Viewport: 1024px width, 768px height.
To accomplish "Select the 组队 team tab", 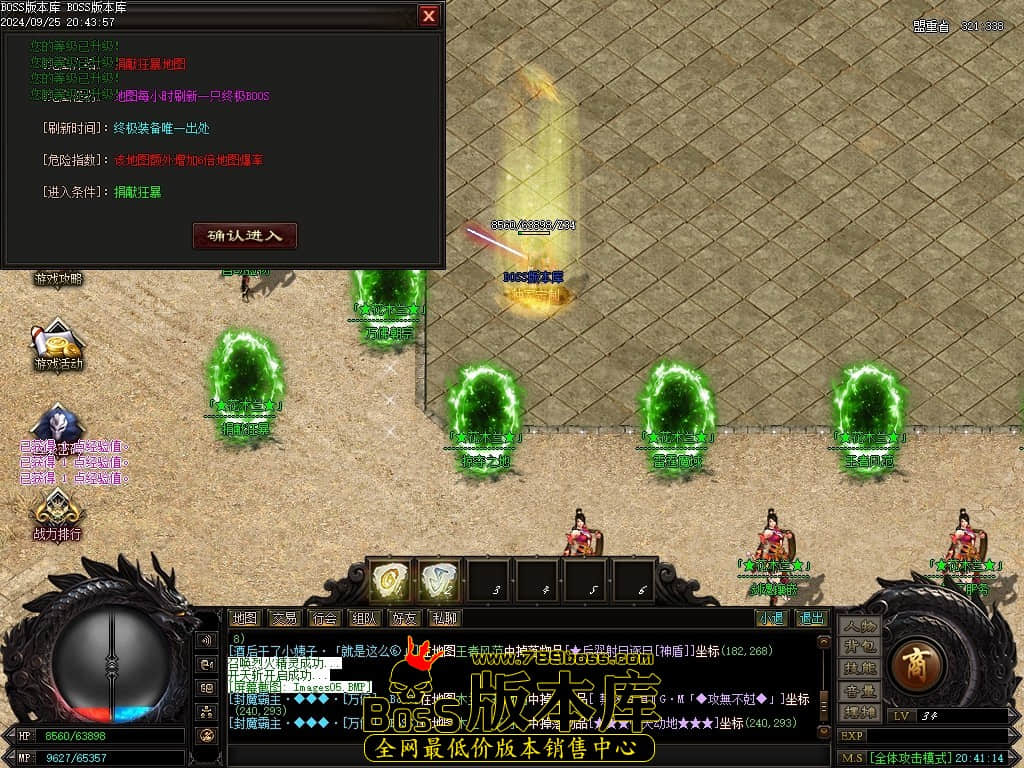I will coord(365,618).
